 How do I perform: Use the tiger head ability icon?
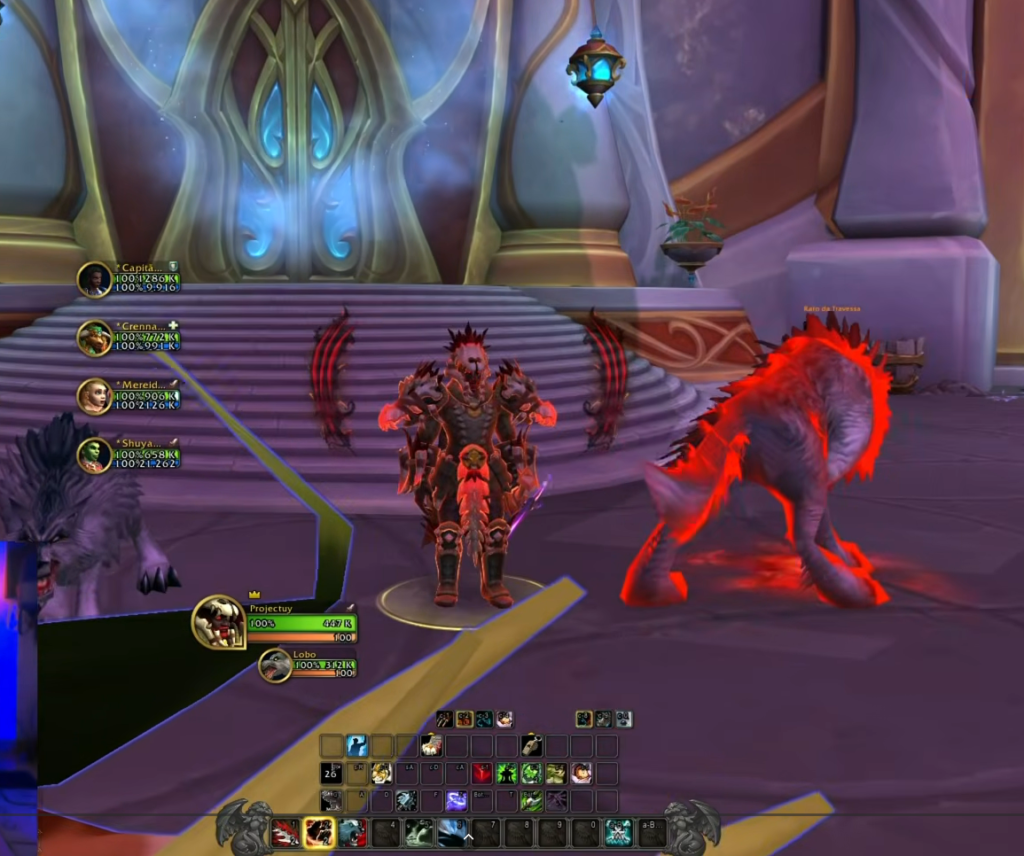(x=382, y=773)
